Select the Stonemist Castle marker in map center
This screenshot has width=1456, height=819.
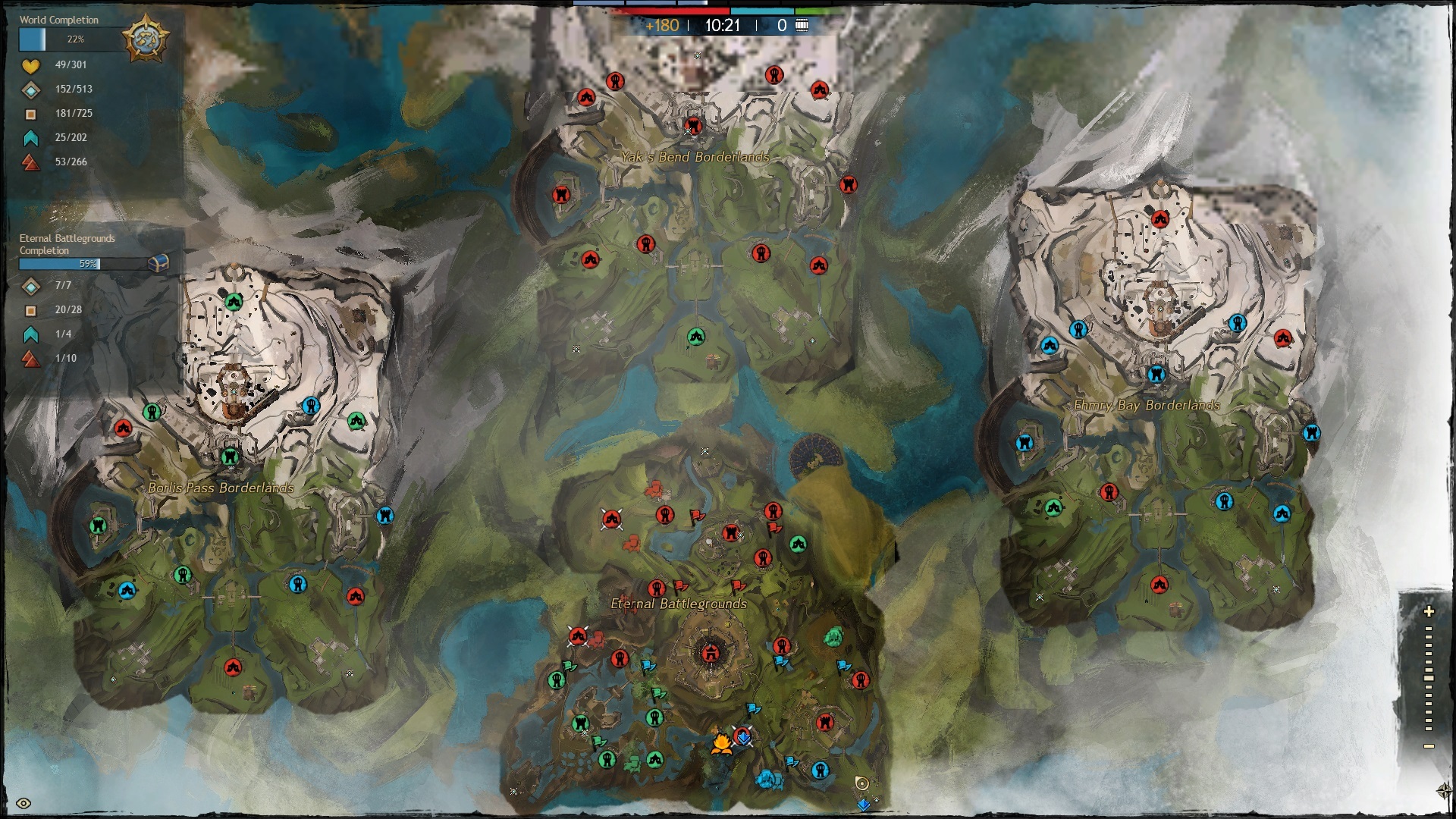pyautogui.click(x=711, y=652)
